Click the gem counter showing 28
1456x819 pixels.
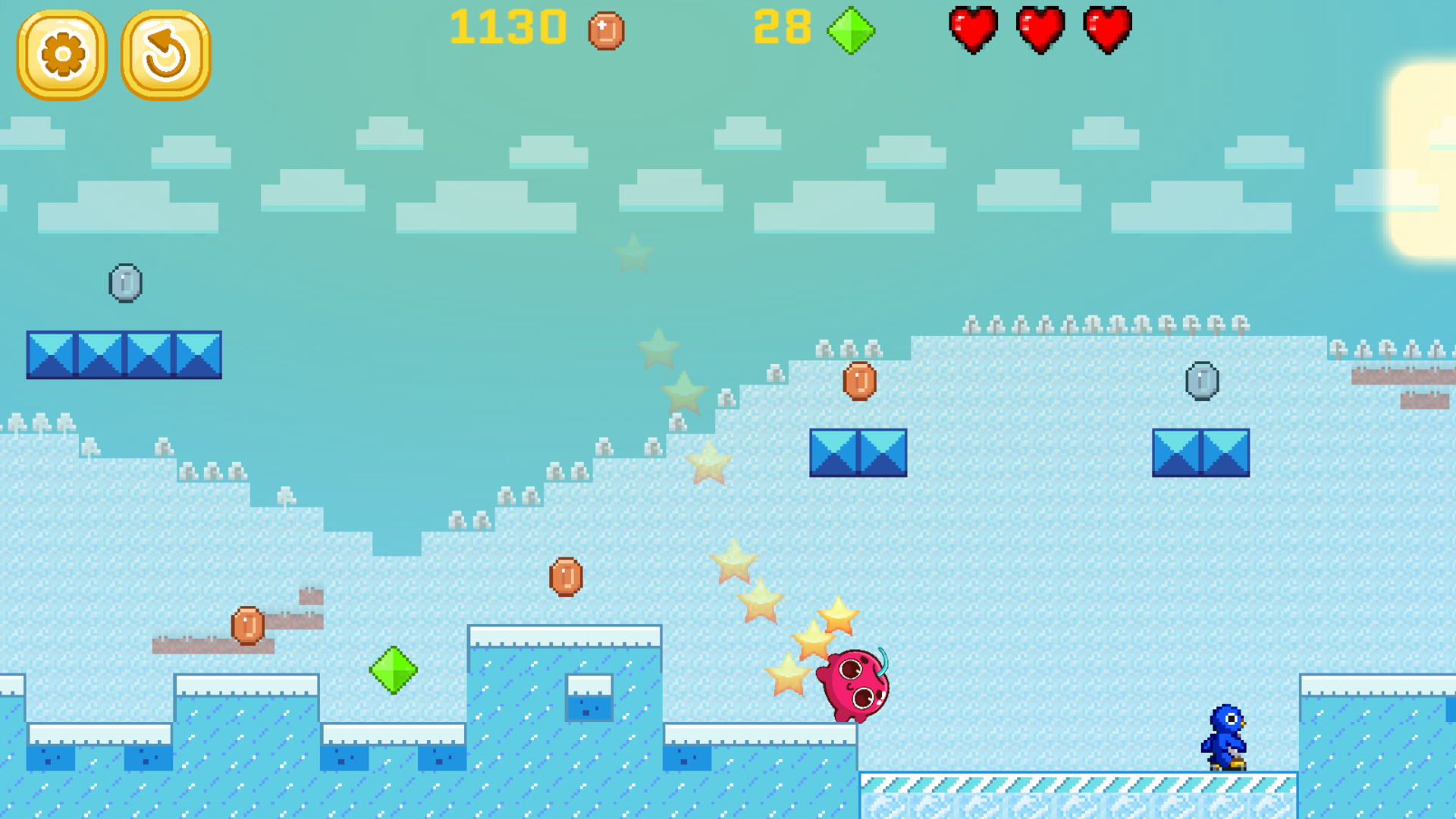tap(783, 29)
